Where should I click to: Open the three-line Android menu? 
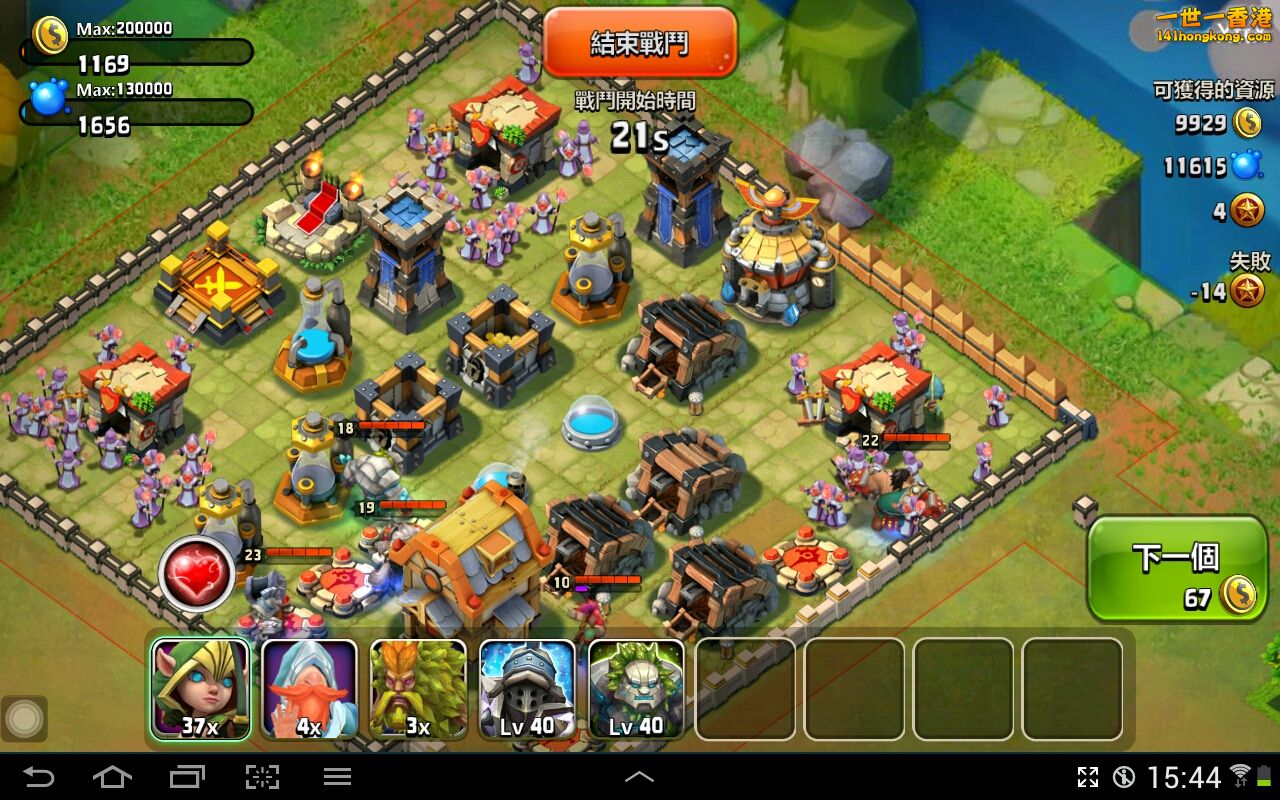[337, 776]
